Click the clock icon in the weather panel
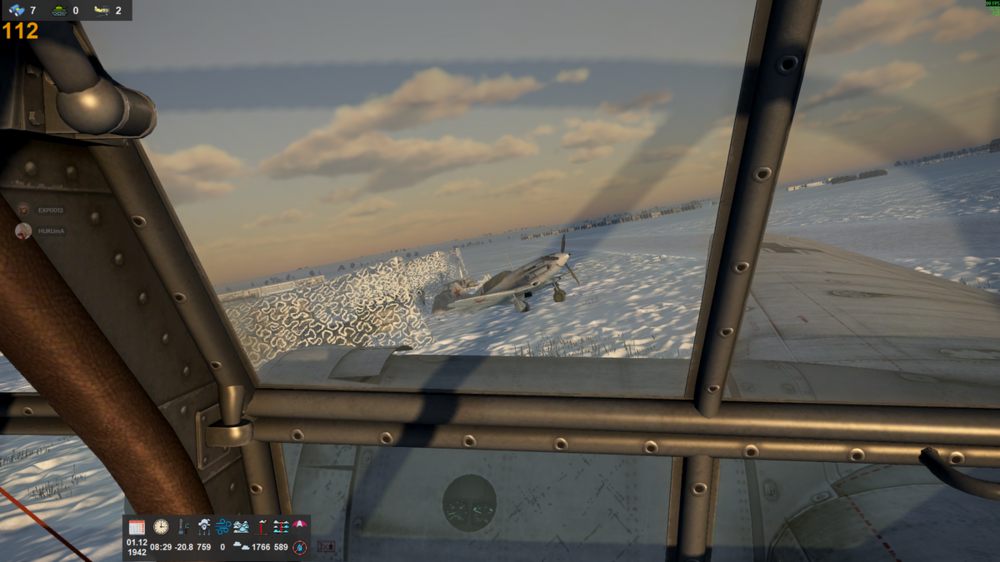Screen dimensions: 1000x562 coord(161,527)
